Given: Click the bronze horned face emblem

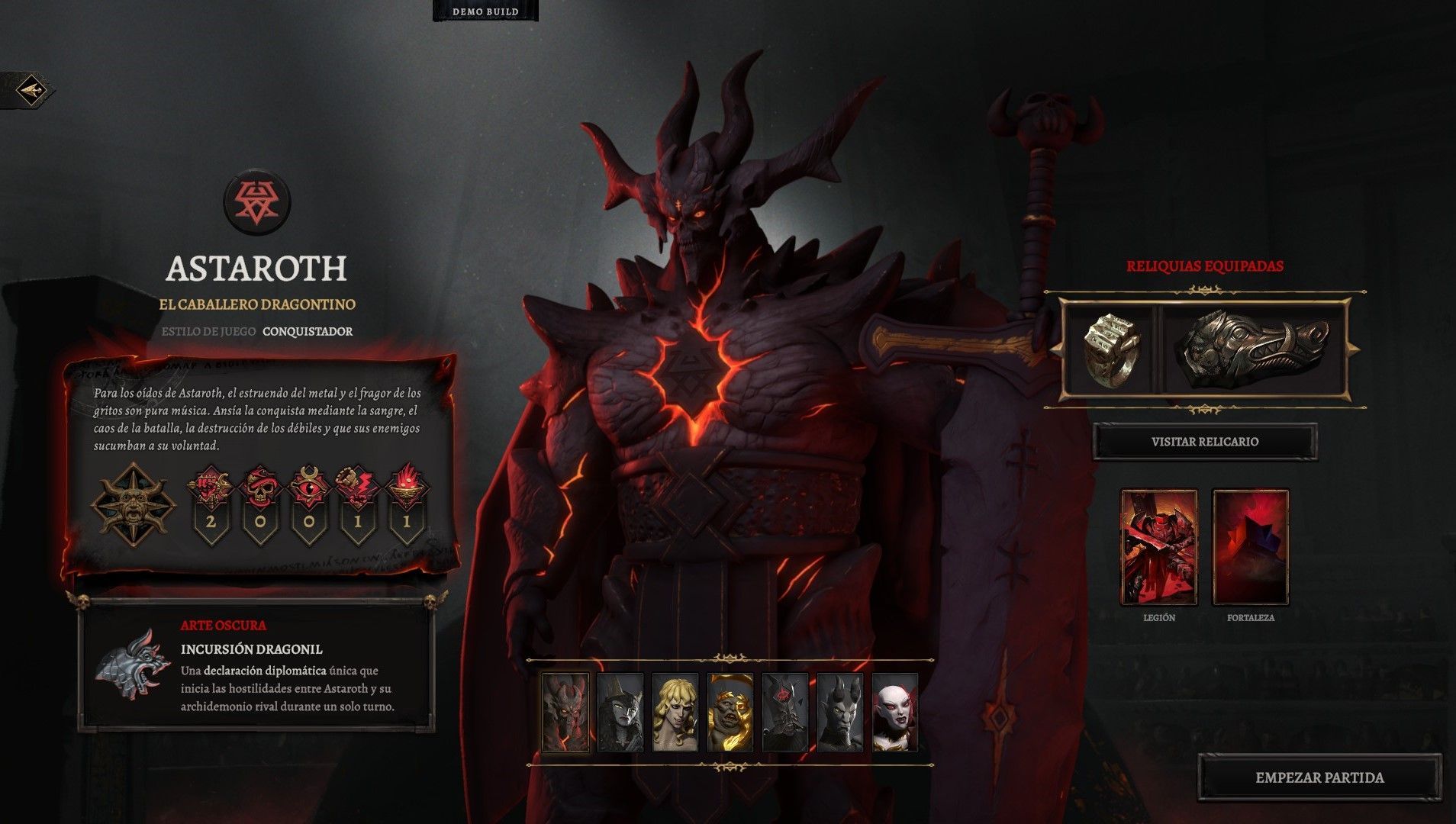Looking at the screenshot, I should tap(134, 502).
